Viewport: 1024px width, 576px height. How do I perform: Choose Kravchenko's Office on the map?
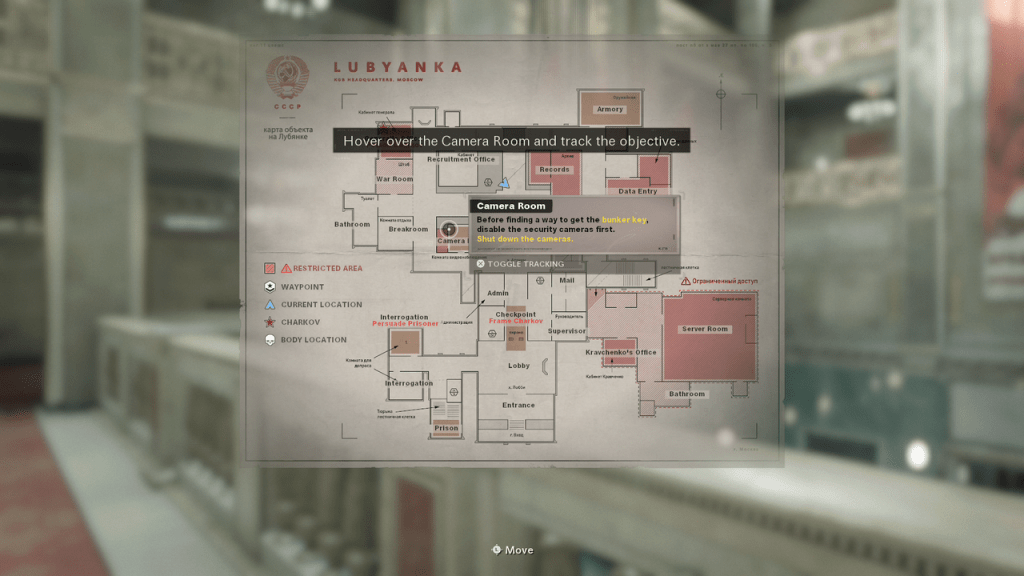tap(620, 352)
